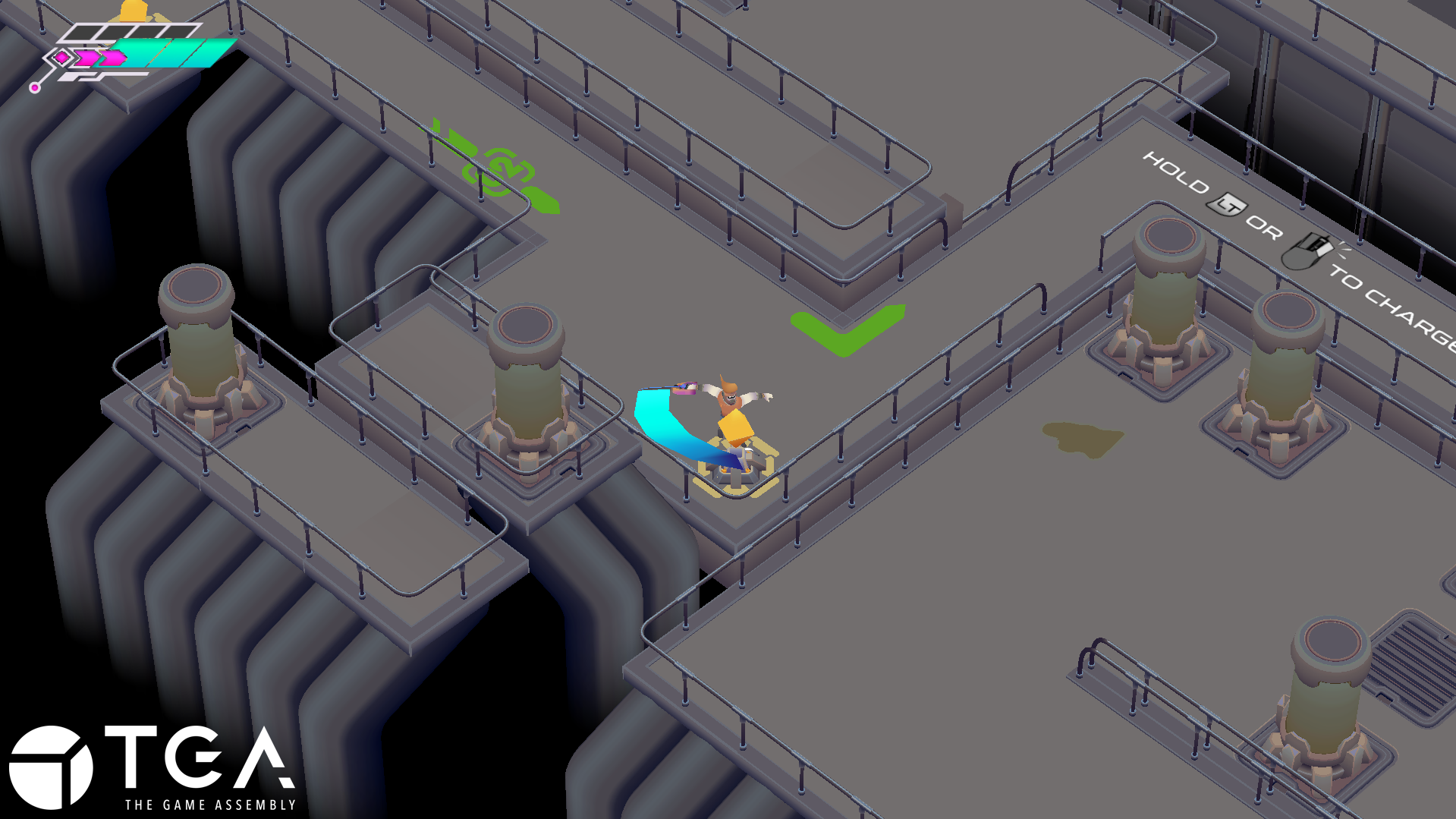Click the THE GAME ASSEMBLY text link
The height and width of the screenshot is (819, 1456).
point(210,806)
